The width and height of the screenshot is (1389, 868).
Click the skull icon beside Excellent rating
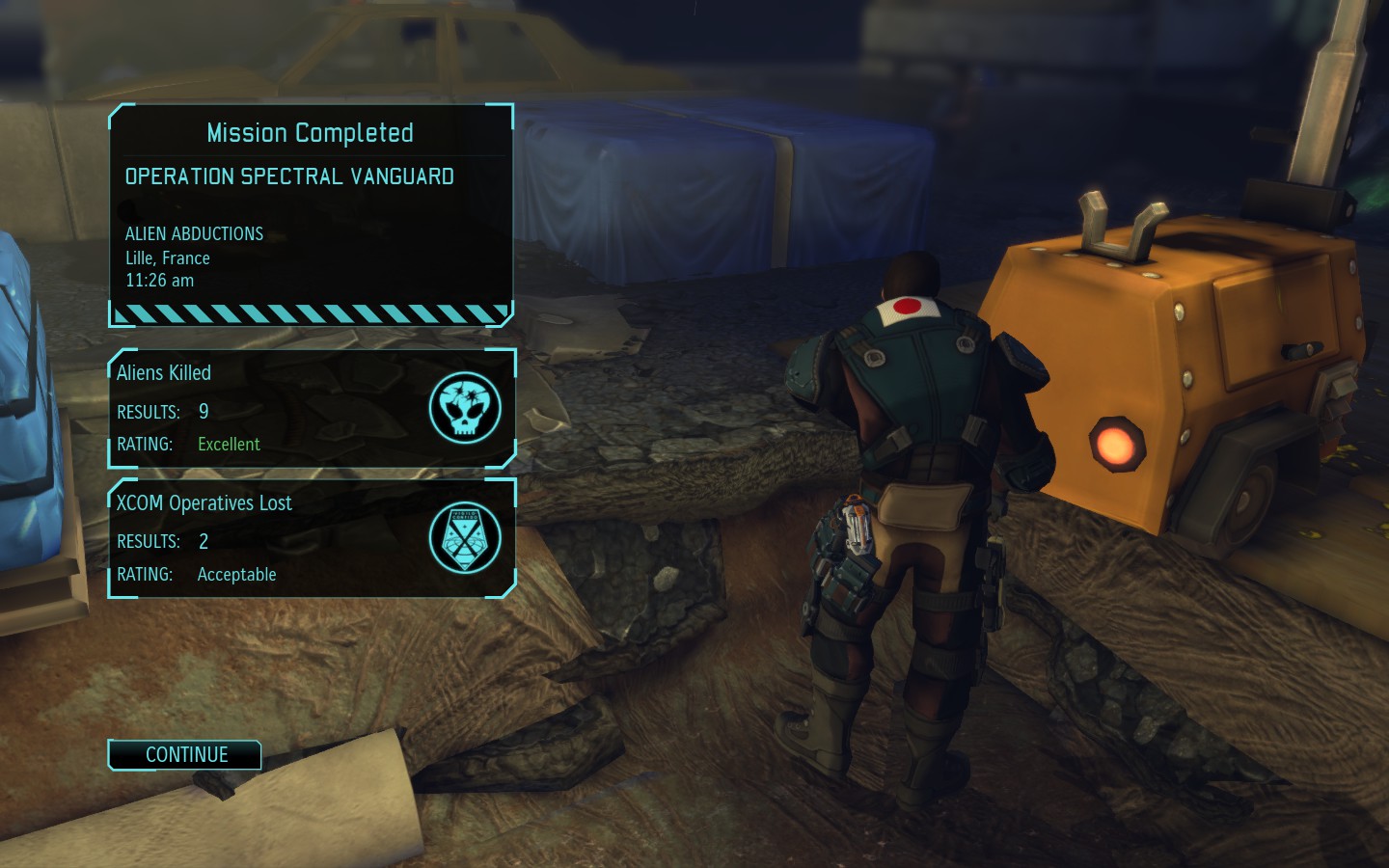tap(466, 408)
